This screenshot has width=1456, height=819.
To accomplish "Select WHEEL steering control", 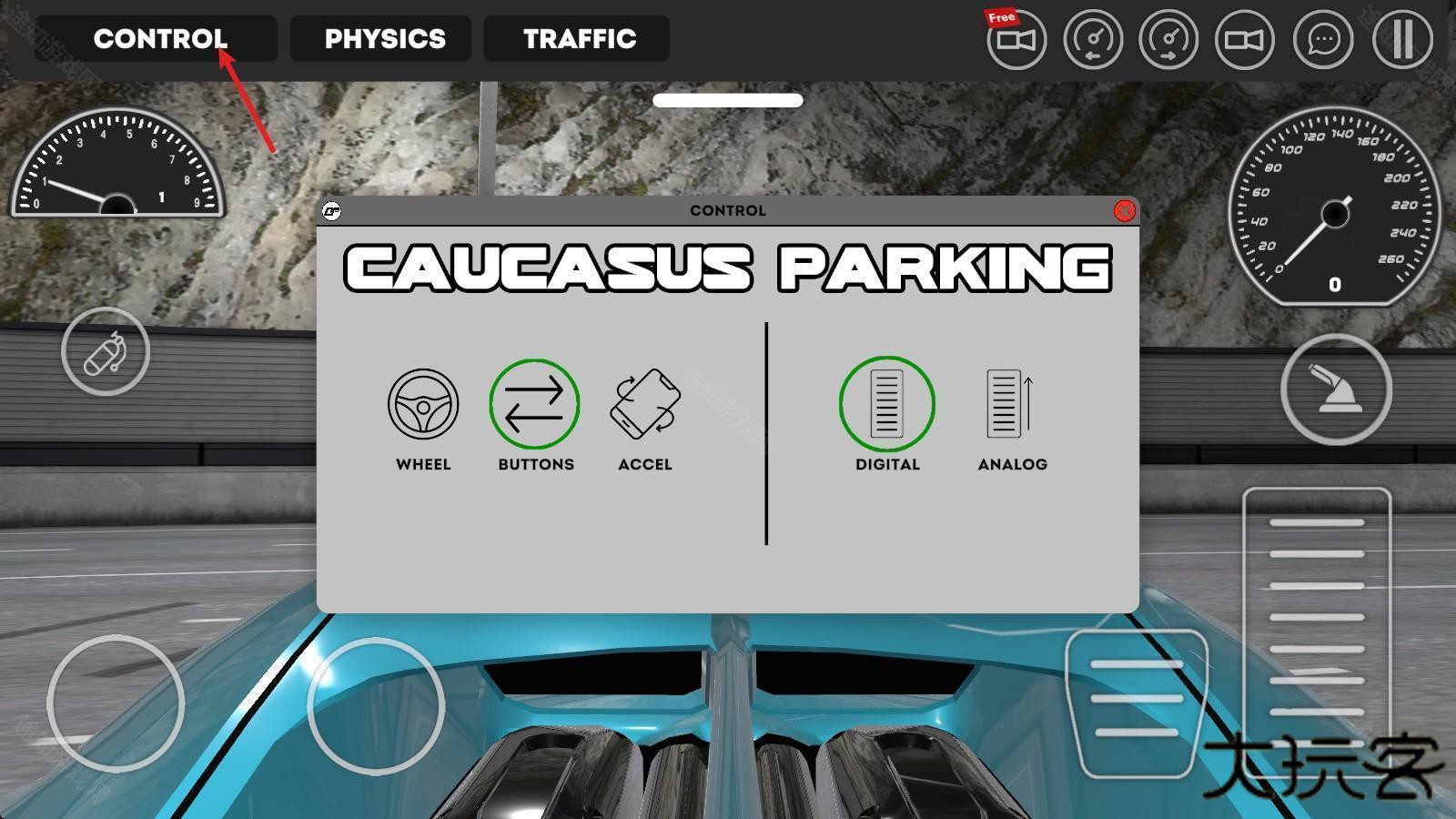I will pyautogui.click(x=423, y=405).
